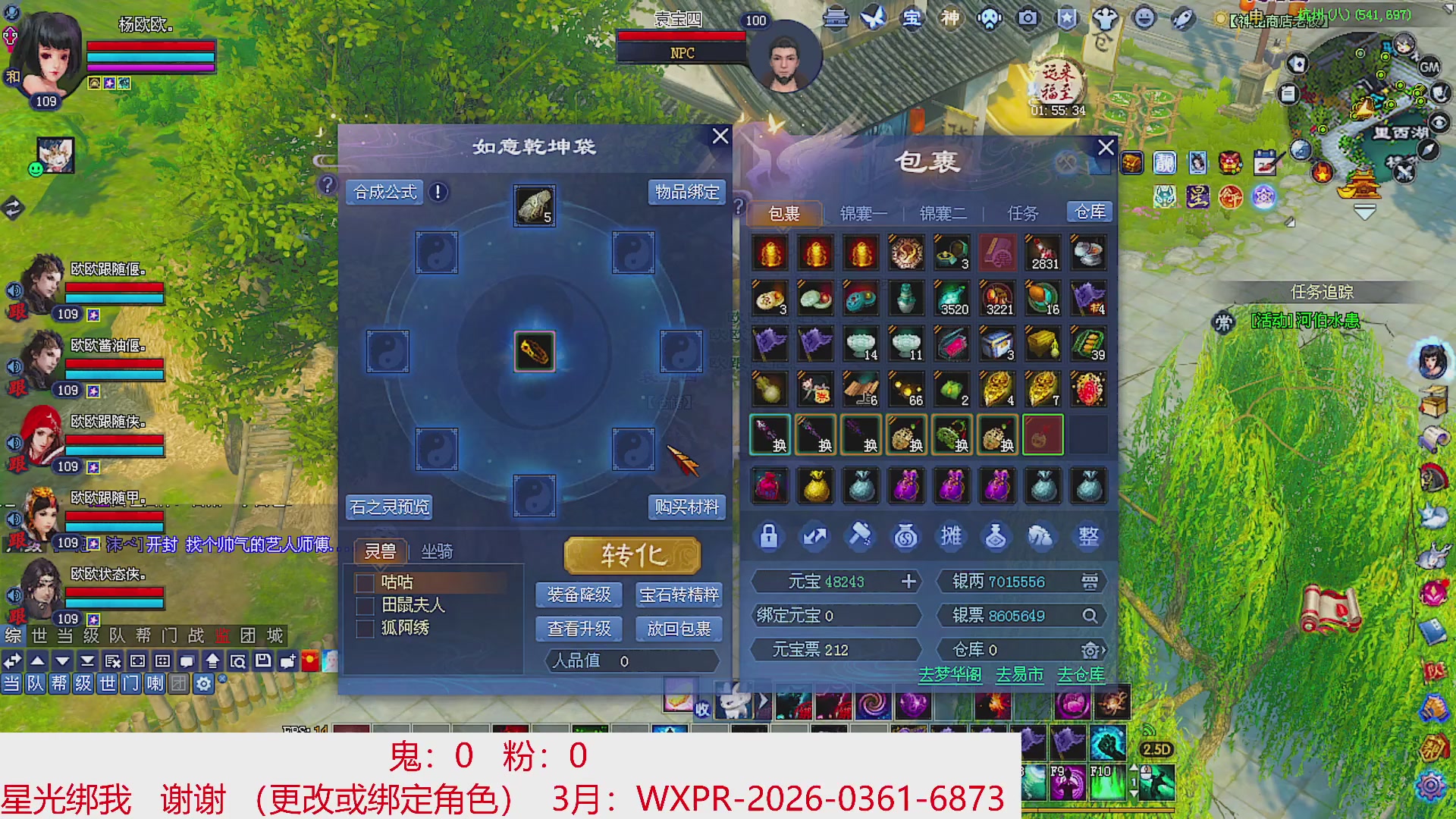Check the 田鼠夫人 checkbox
The height and width of the screenshot is (819, 1456).
click(363, 605)
